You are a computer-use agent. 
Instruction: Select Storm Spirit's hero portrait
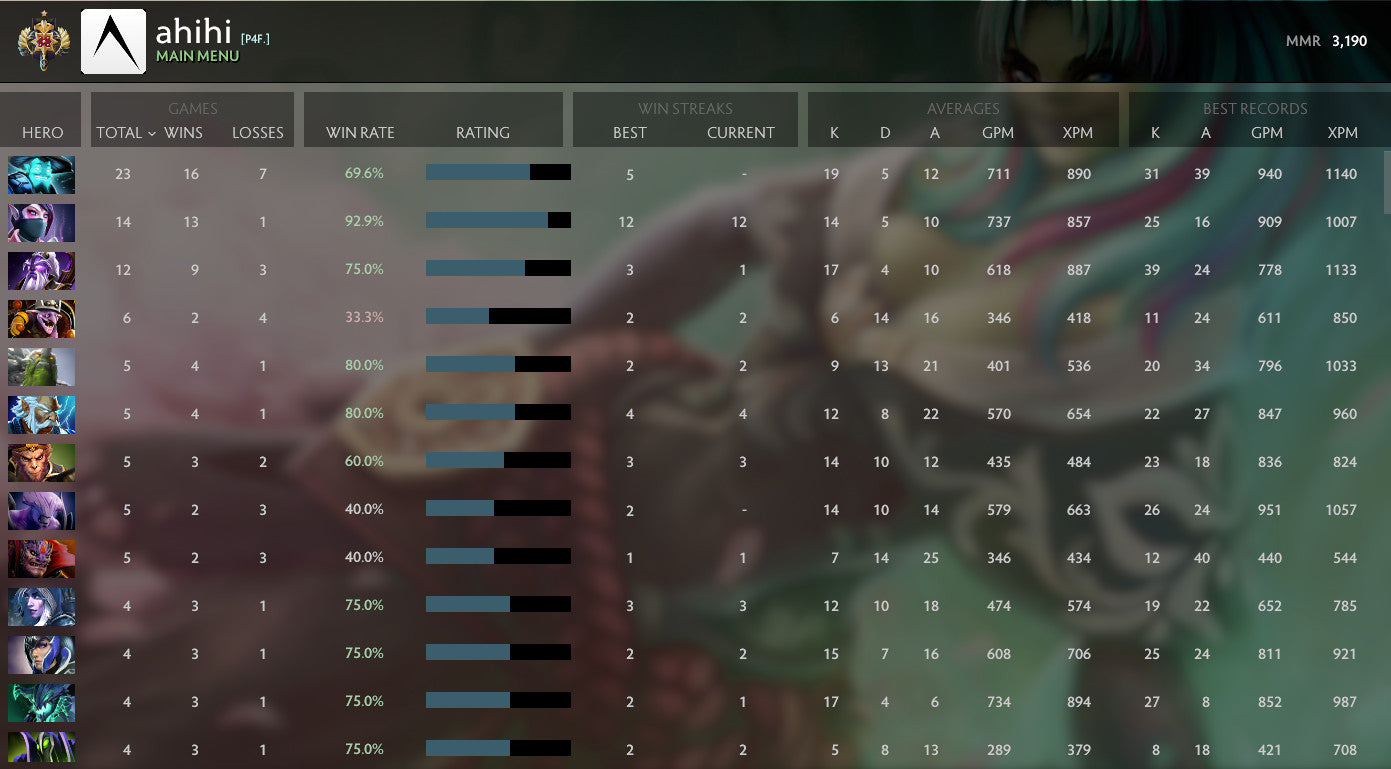click(x=41, y=173)
